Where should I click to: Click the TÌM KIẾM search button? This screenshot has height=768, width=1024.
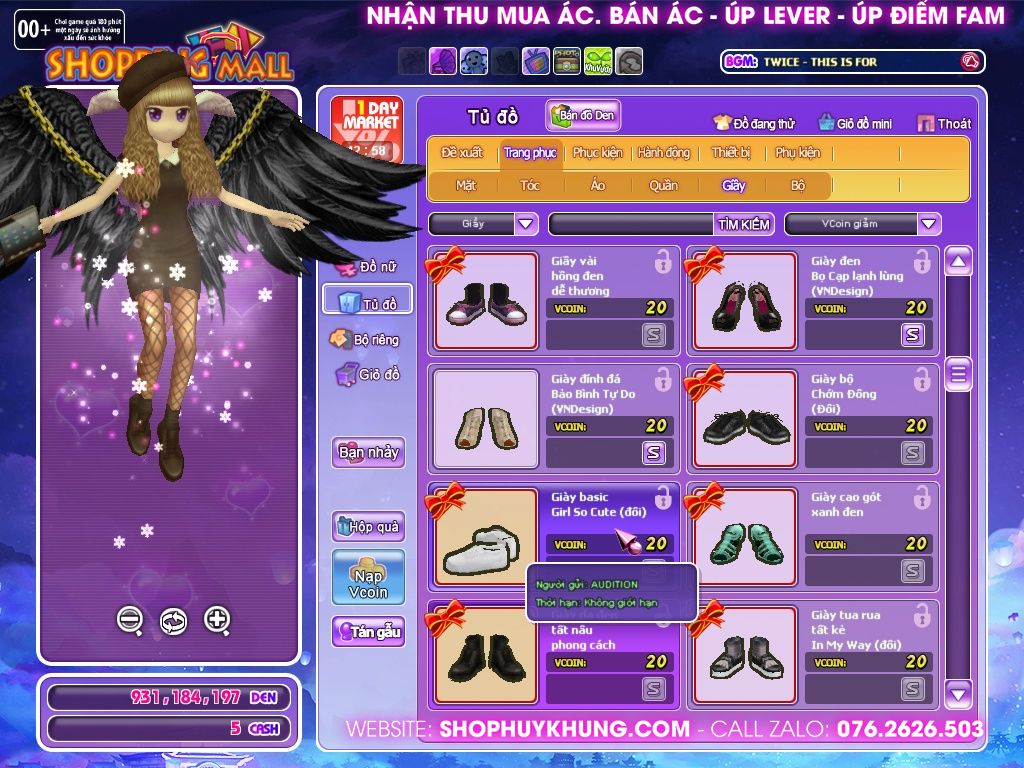click(x=744, y=224)
